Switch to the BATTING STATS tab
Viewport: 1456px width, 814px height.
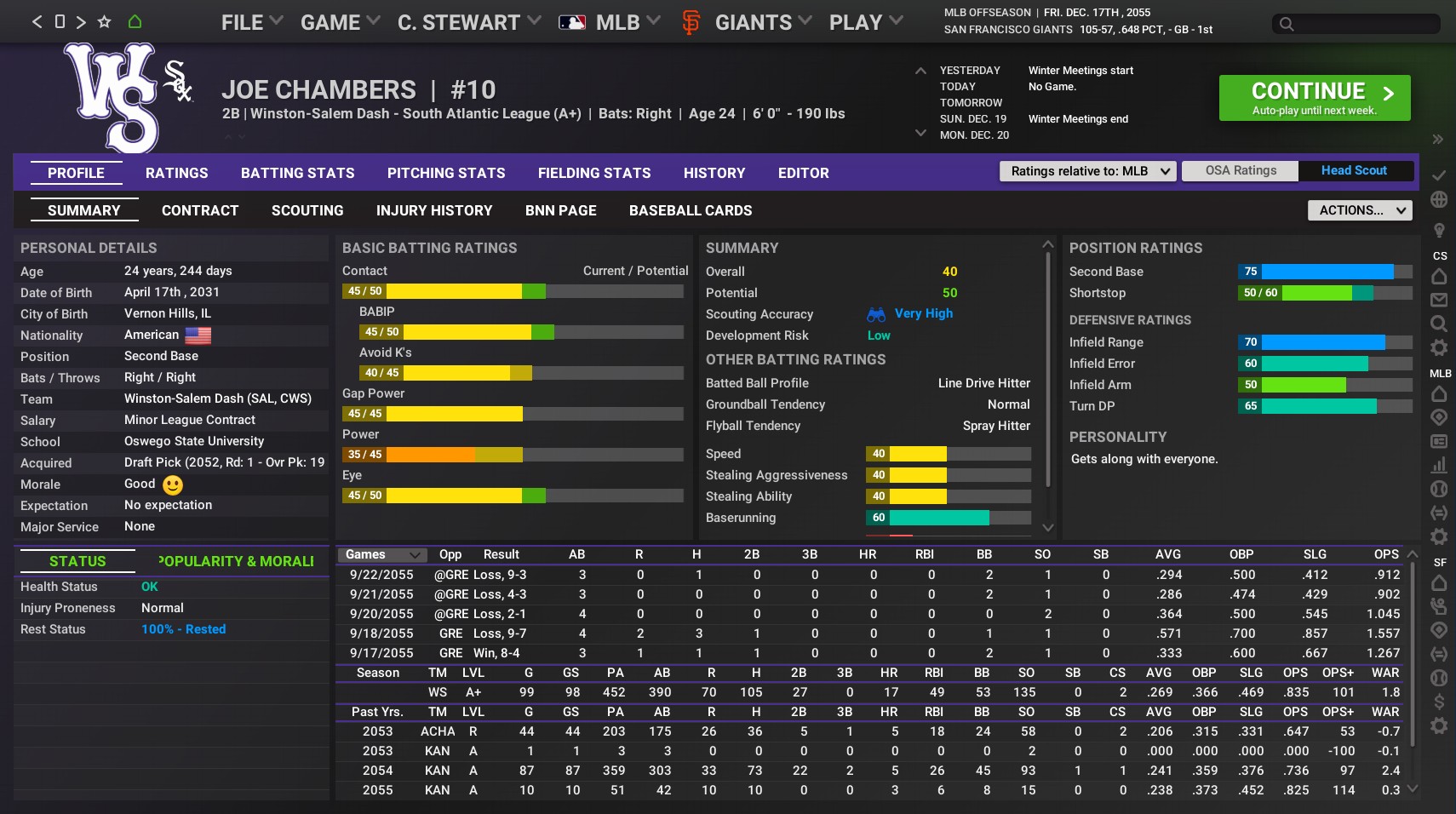(x=297, y=173)
